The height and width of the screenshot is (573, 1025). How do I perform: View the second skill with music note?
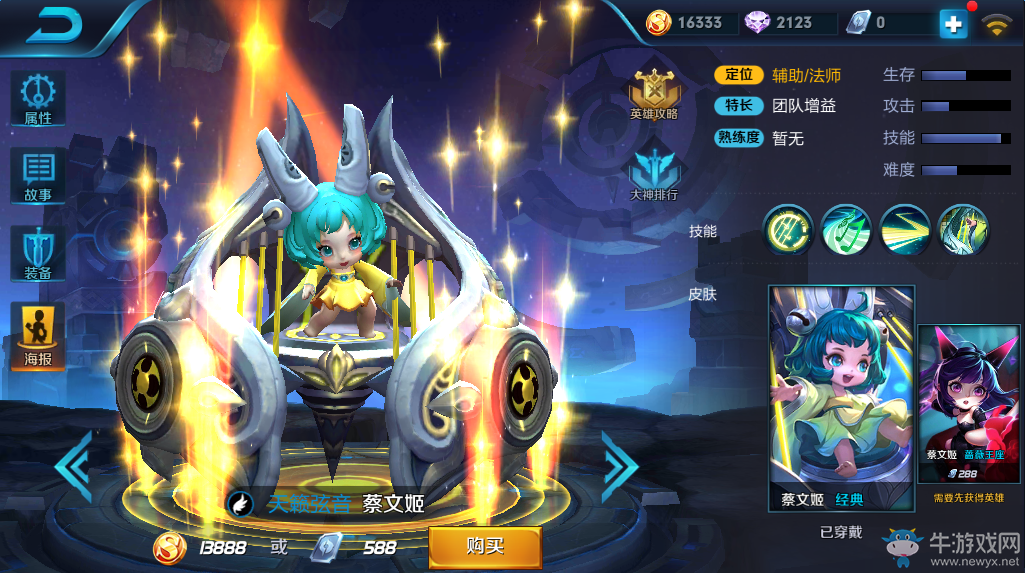point(846,230)
